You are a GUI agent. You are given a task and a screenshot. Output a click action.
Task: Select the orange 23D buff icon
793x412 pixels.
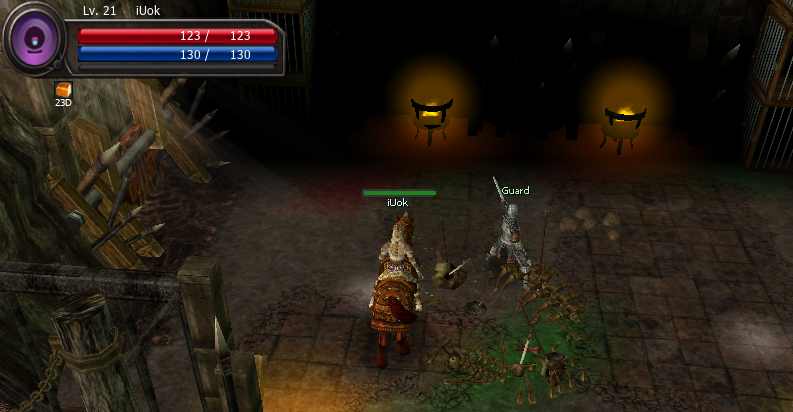(x=63, y=91)
